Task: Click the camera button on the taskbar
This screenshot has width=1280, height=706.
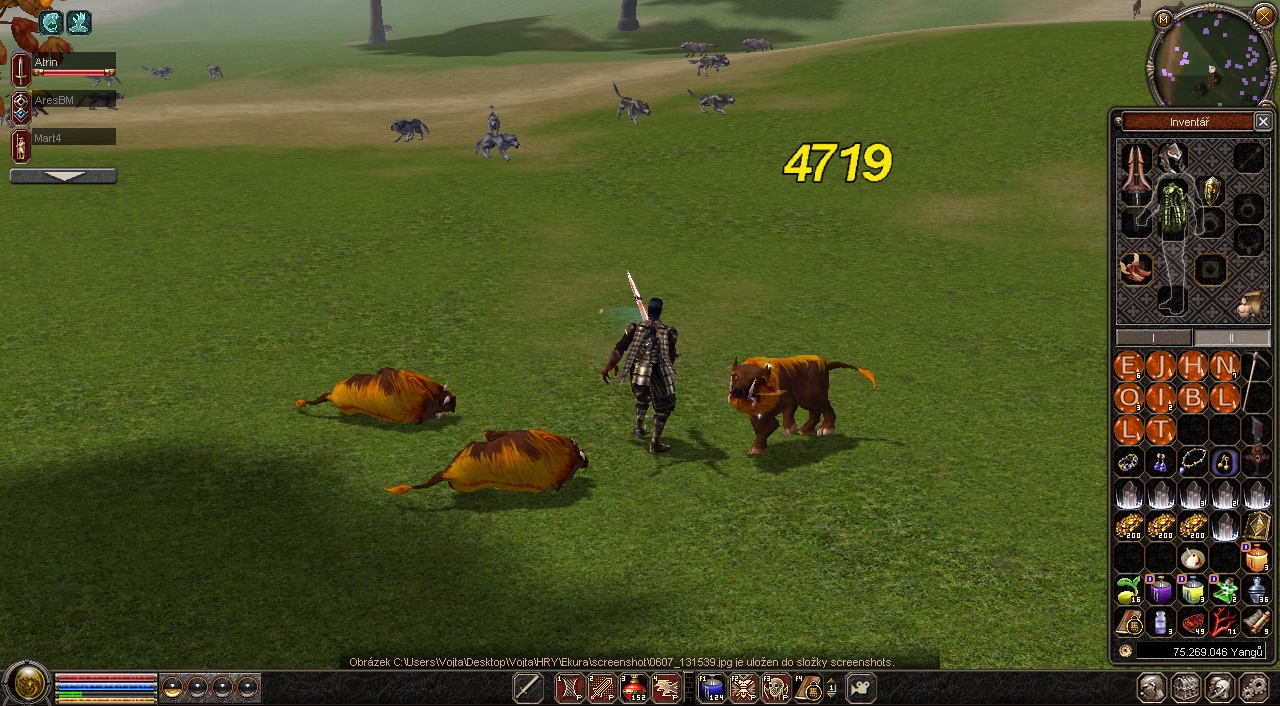Action: point(861,688)
